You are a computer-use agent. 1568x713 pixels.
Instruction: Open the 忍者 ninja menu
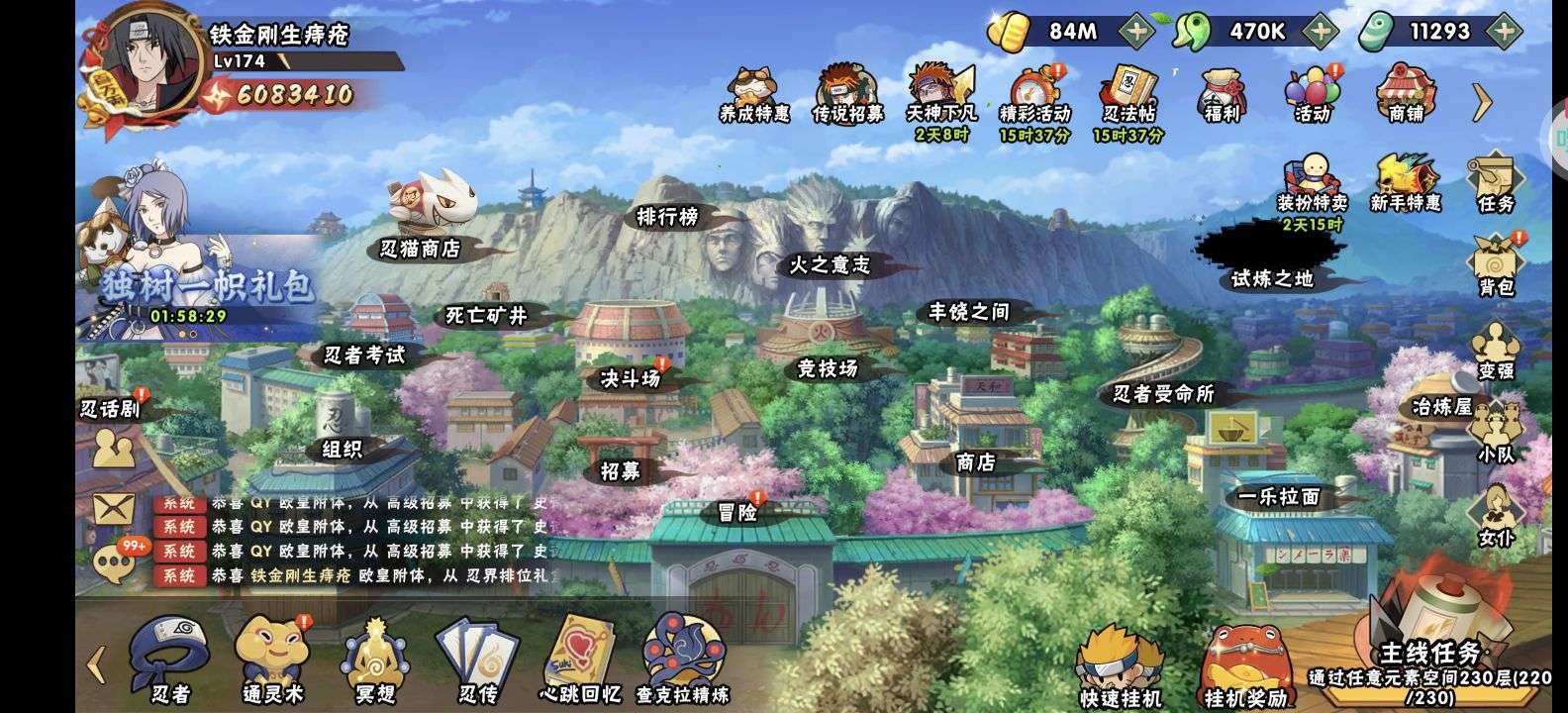point(169,659)
